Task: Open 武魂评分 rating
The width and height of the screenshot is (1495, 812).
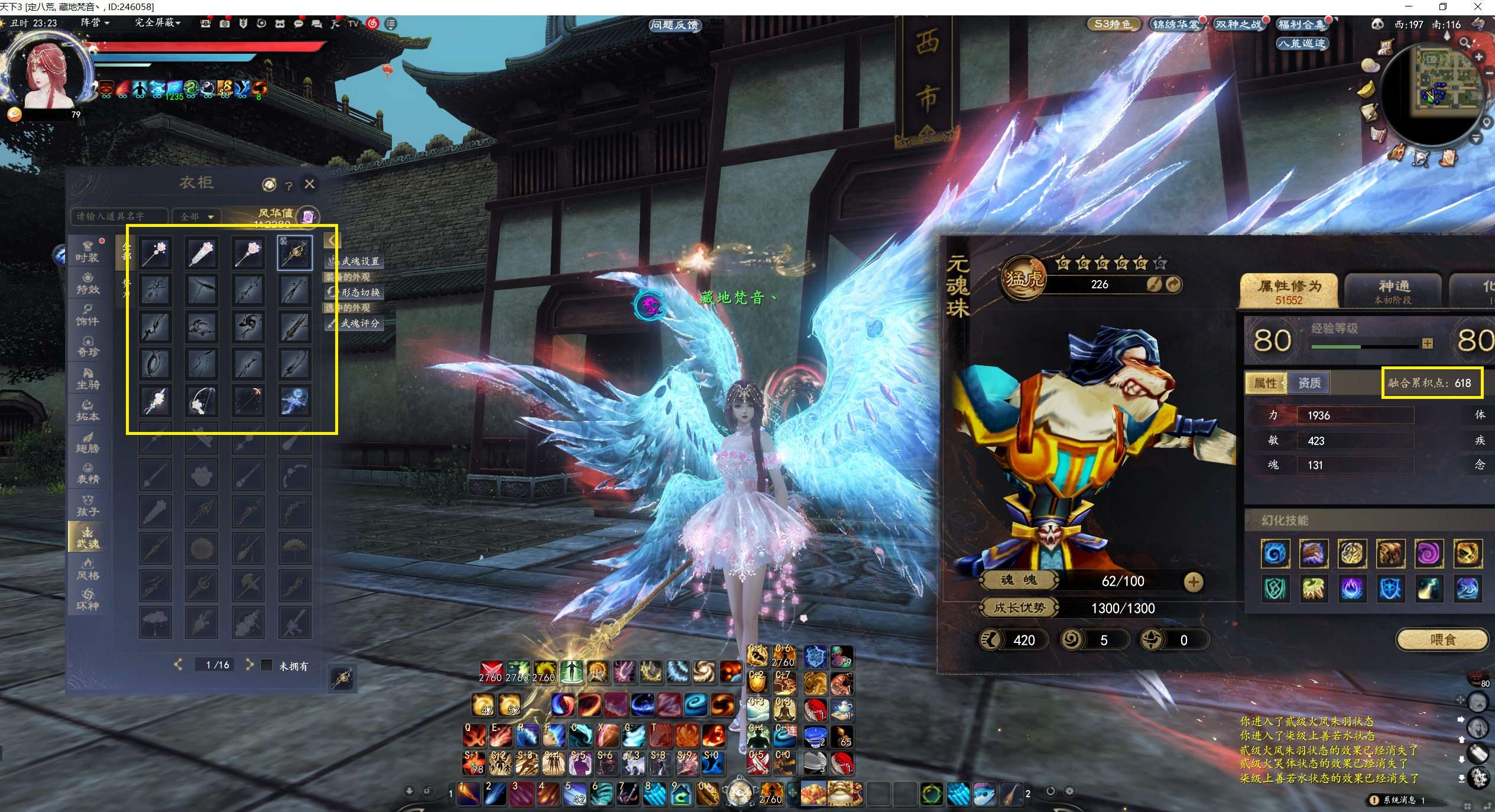Action: click(355, 323)
